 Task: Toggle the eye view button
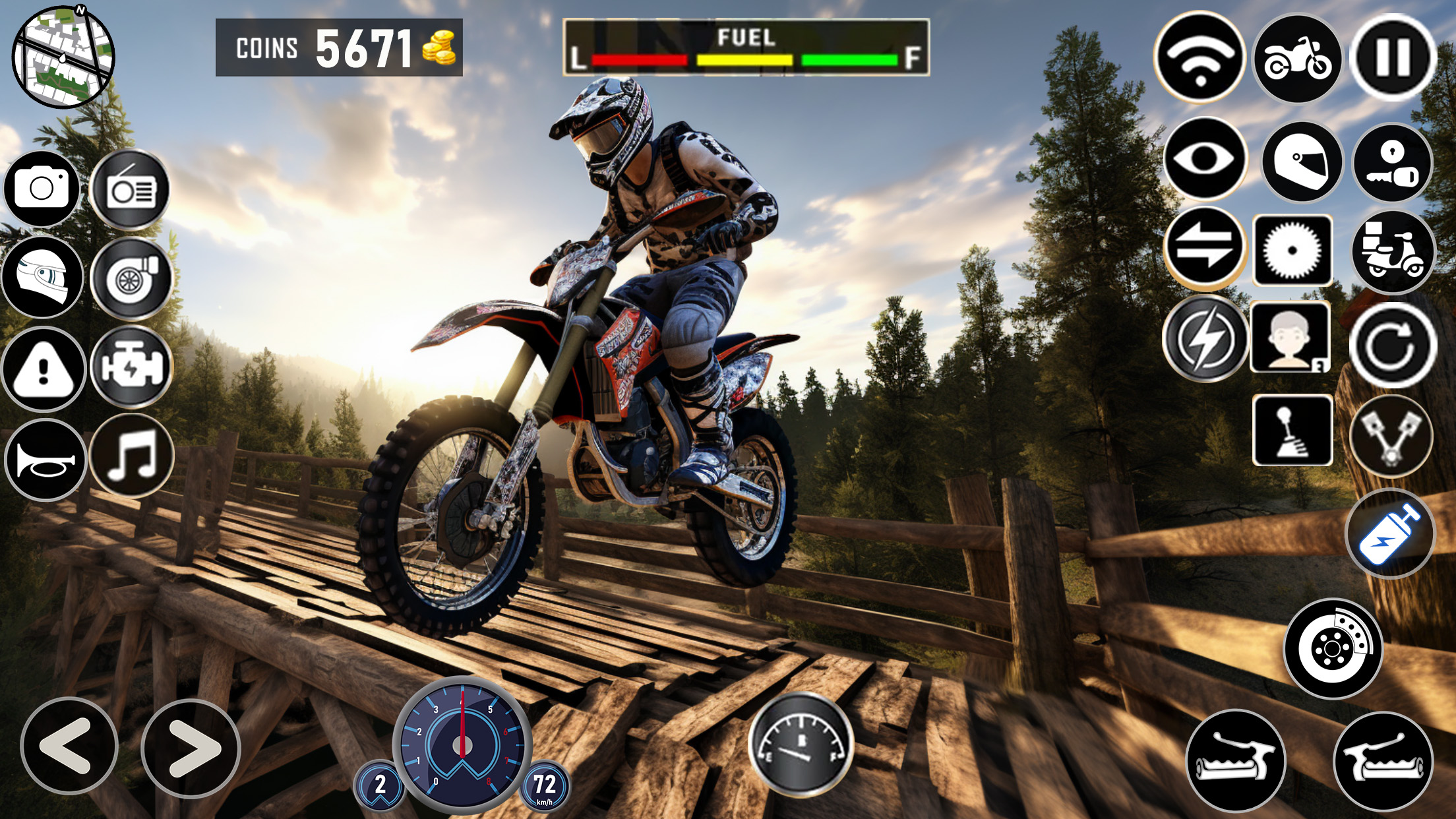click(1205, 158)
